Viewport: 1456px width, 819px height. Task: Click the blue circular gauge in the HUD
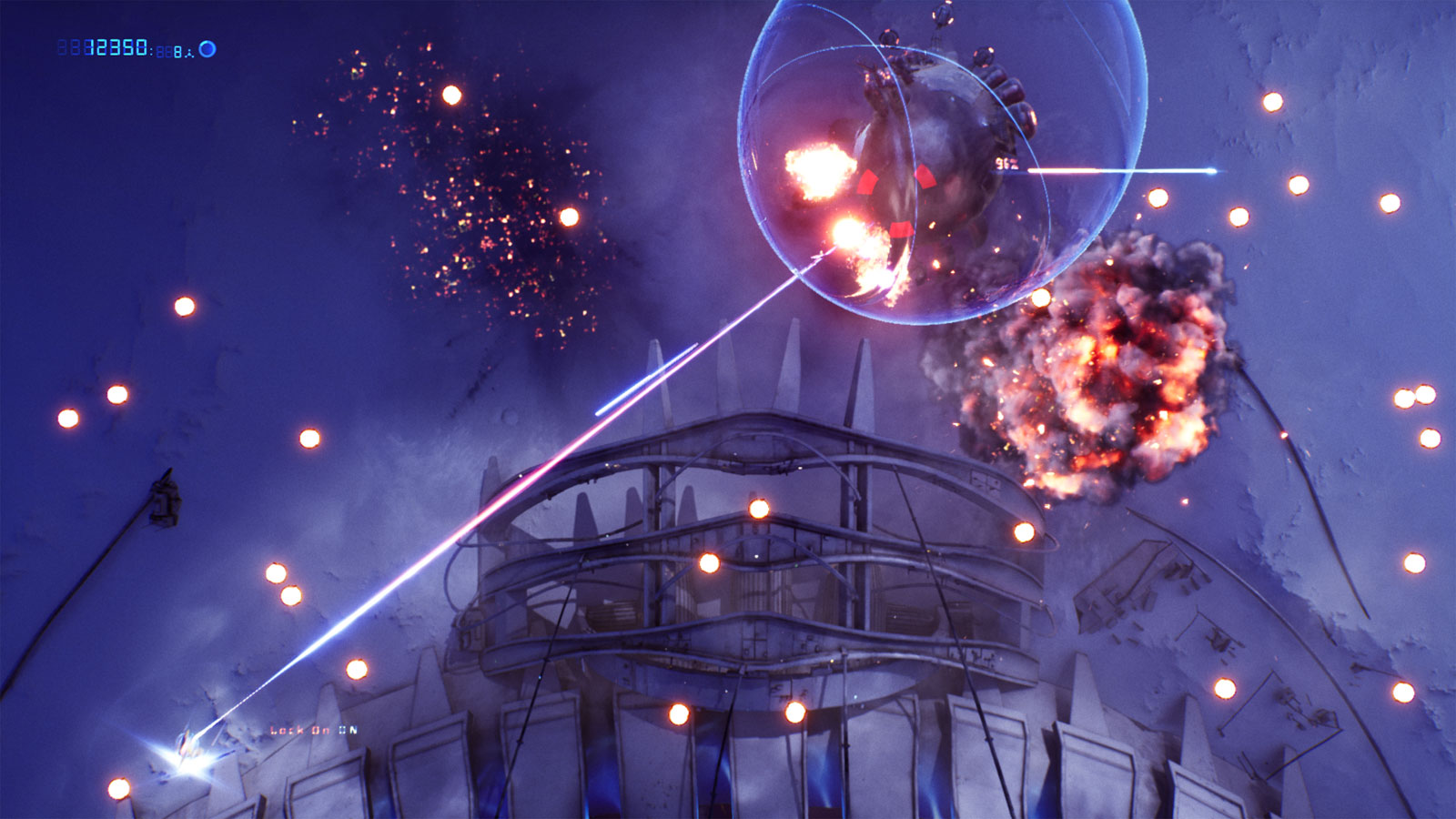207,49
